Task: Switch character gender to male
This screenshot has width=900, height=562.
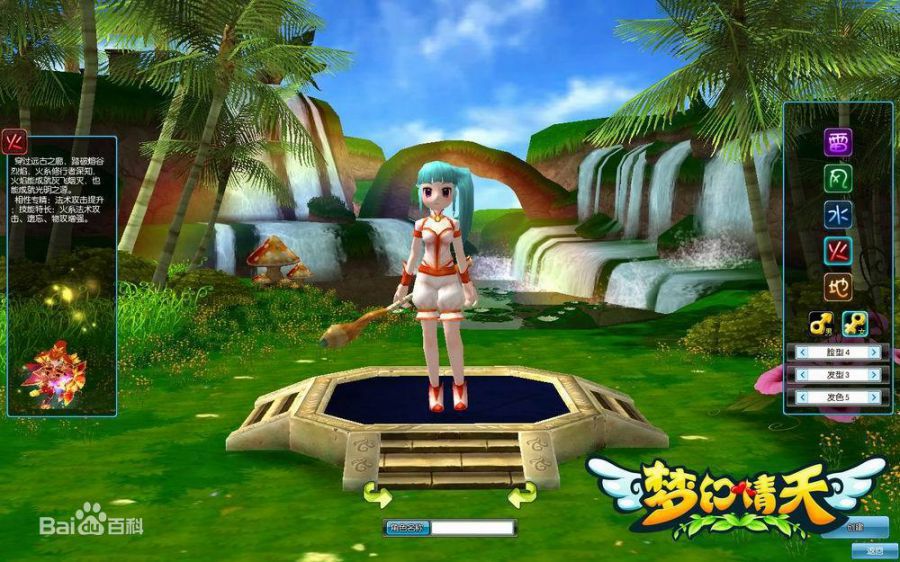Action: tap(822, 323)
